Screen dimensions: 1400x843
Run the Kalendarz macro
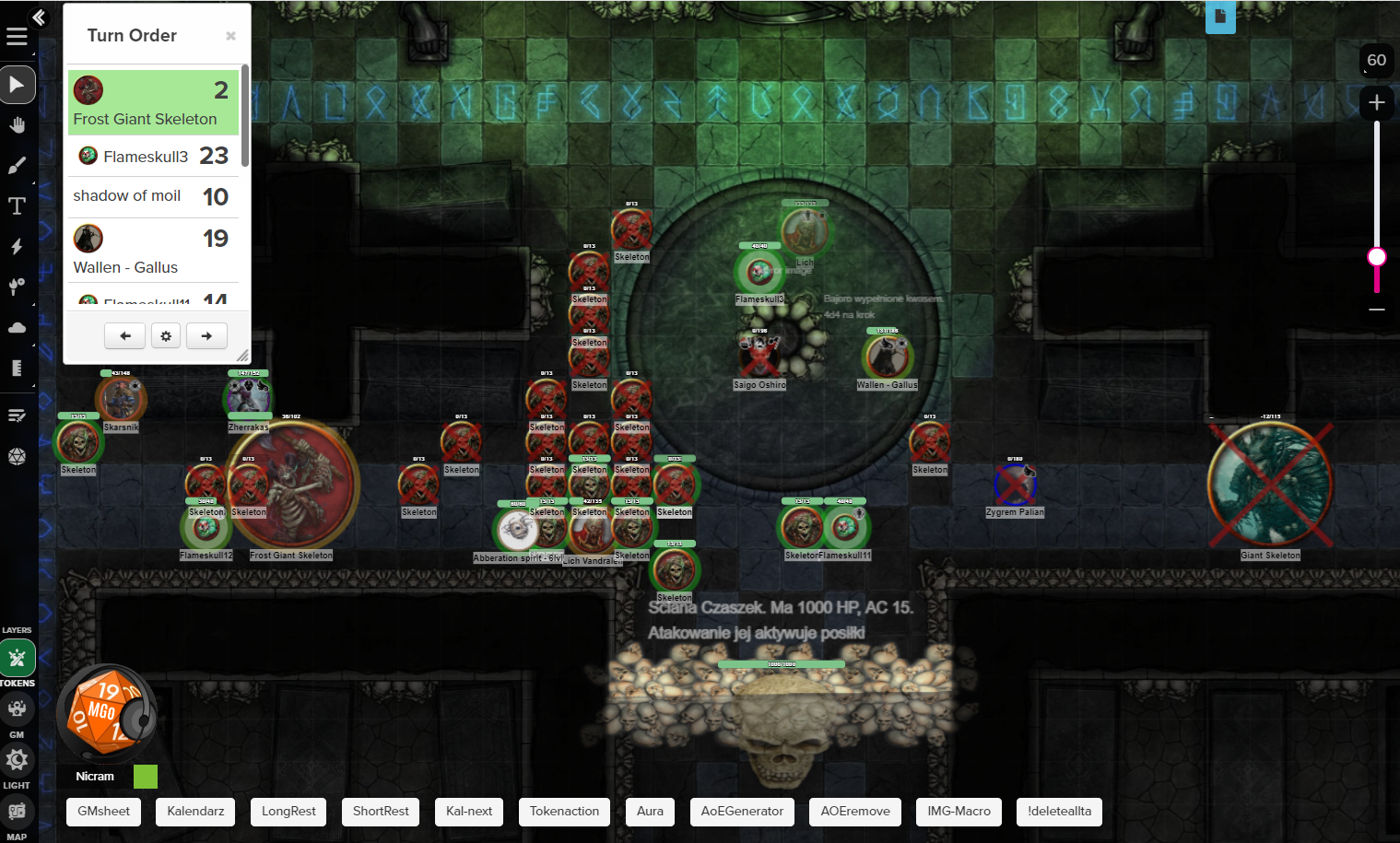tap(195, 812)
